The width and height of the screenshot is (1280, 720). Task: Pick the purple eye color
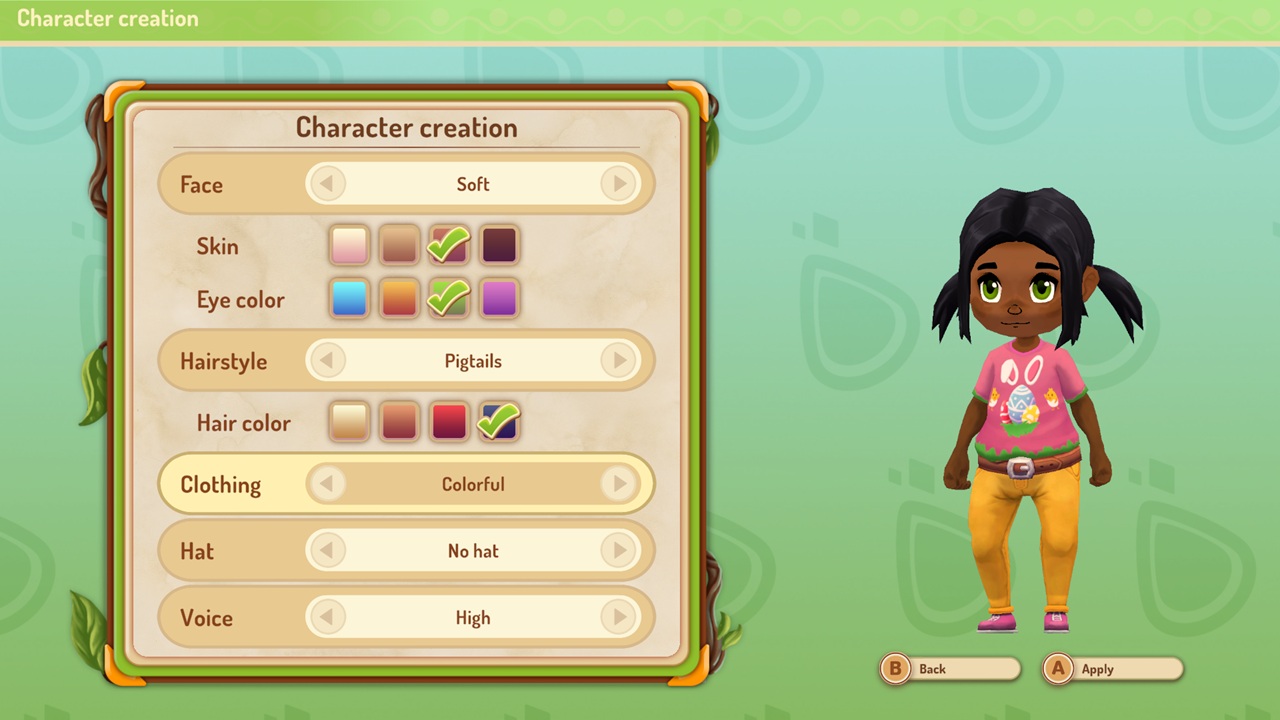pos(499,299)
